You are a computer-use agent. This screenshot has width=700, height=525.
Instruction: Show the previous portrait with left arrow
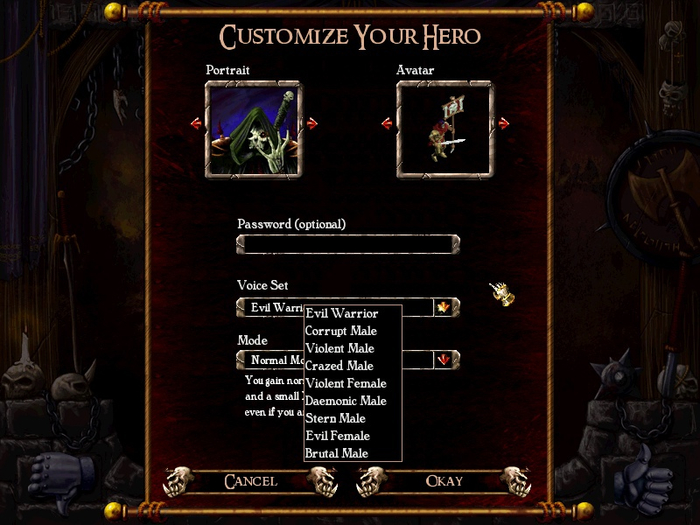coord(196,123)
